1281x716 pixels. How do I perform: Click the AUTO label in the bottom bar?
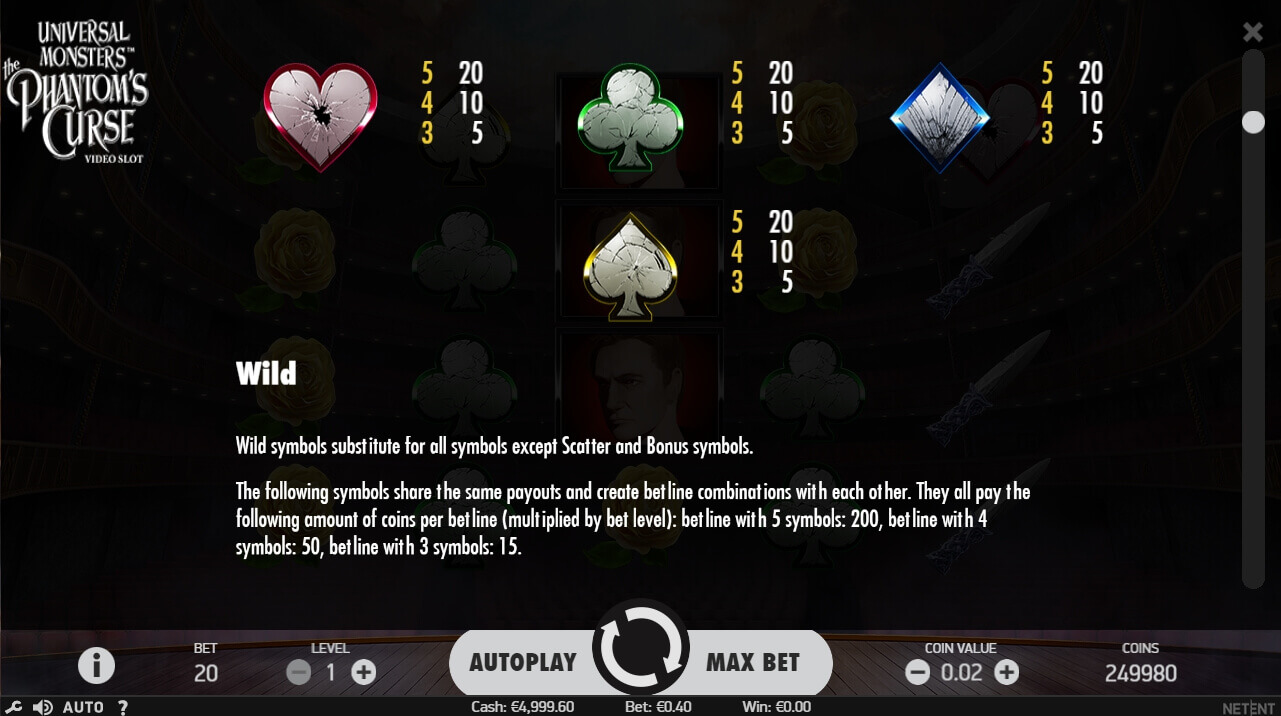click(83, 707)
